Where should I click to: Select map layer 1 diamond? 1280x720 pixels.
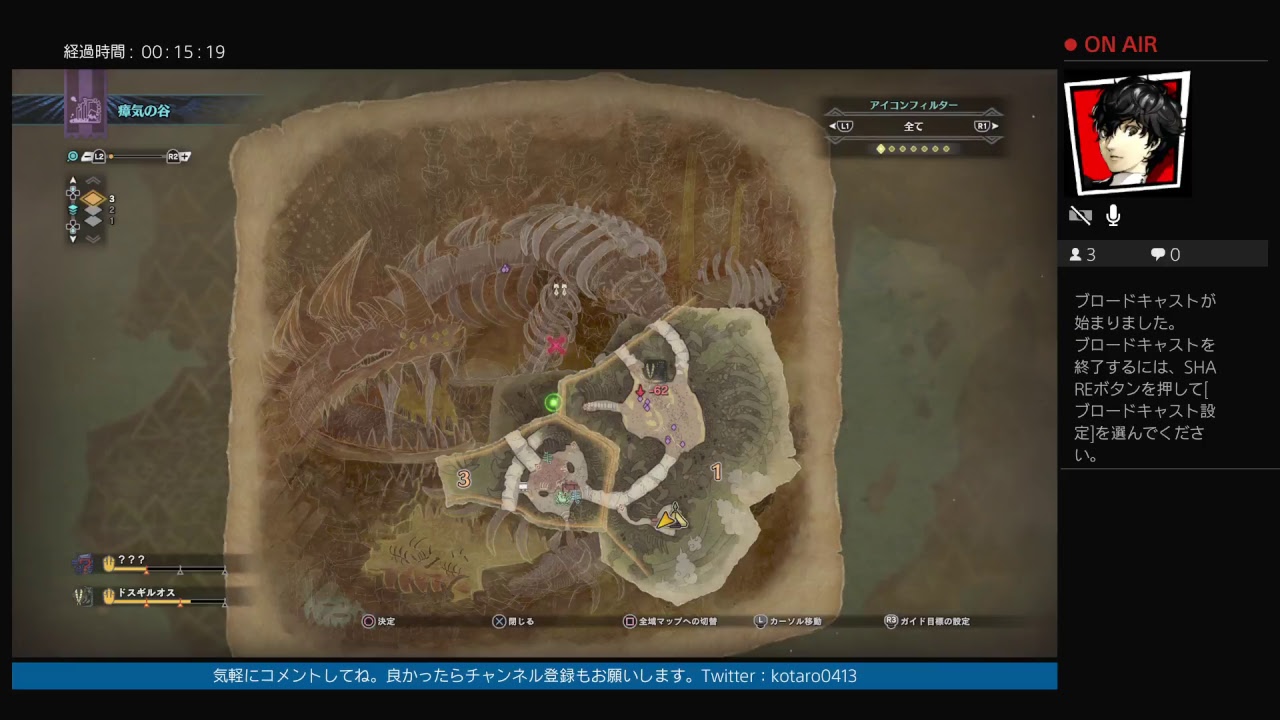pos(93,222)
